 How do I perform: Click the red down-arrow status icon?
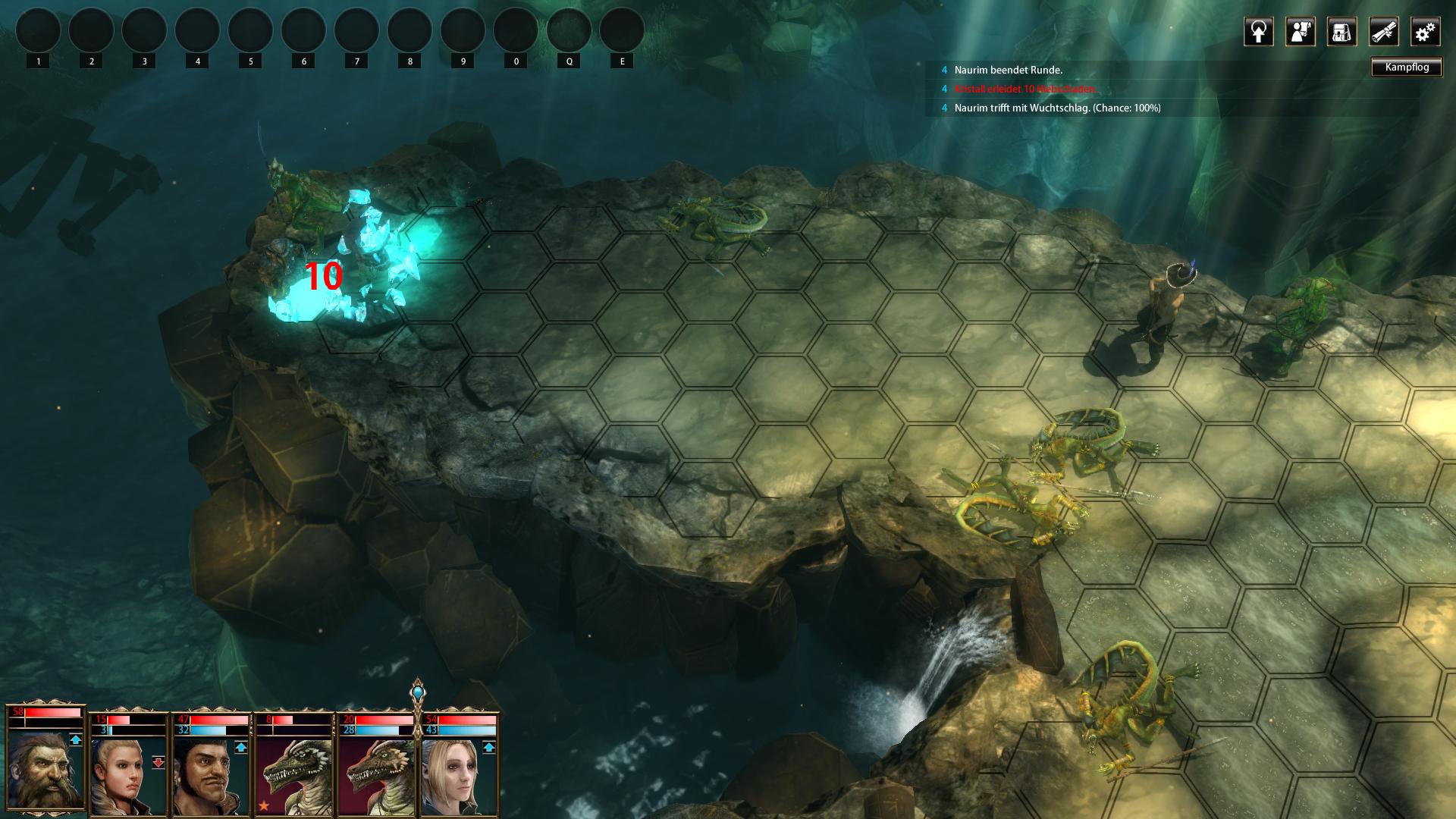[158, 762]
